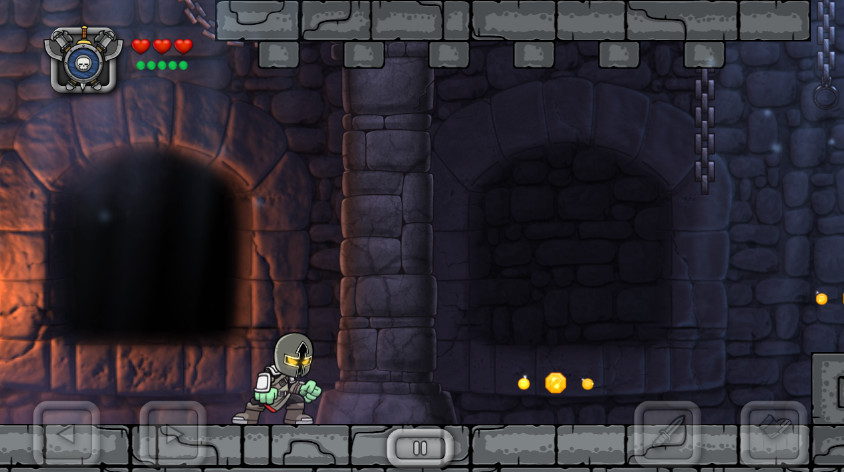Tap the move left arrow button

(x=66, y=433)
